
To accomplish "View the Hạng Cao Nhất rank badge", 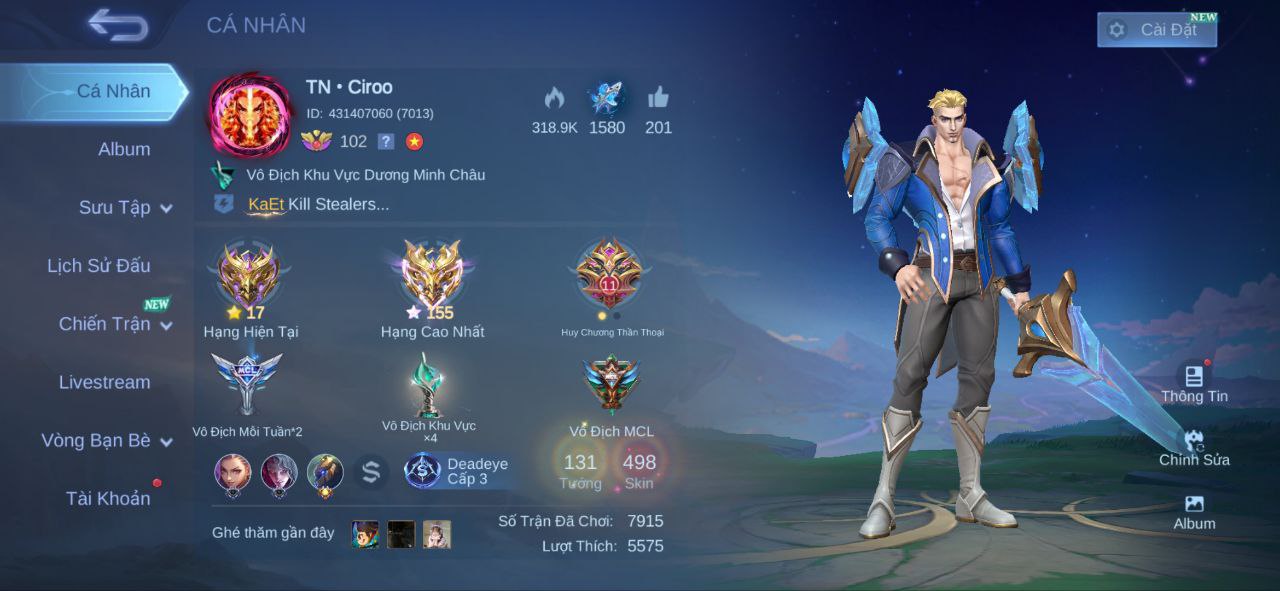I will pos(432,275).
